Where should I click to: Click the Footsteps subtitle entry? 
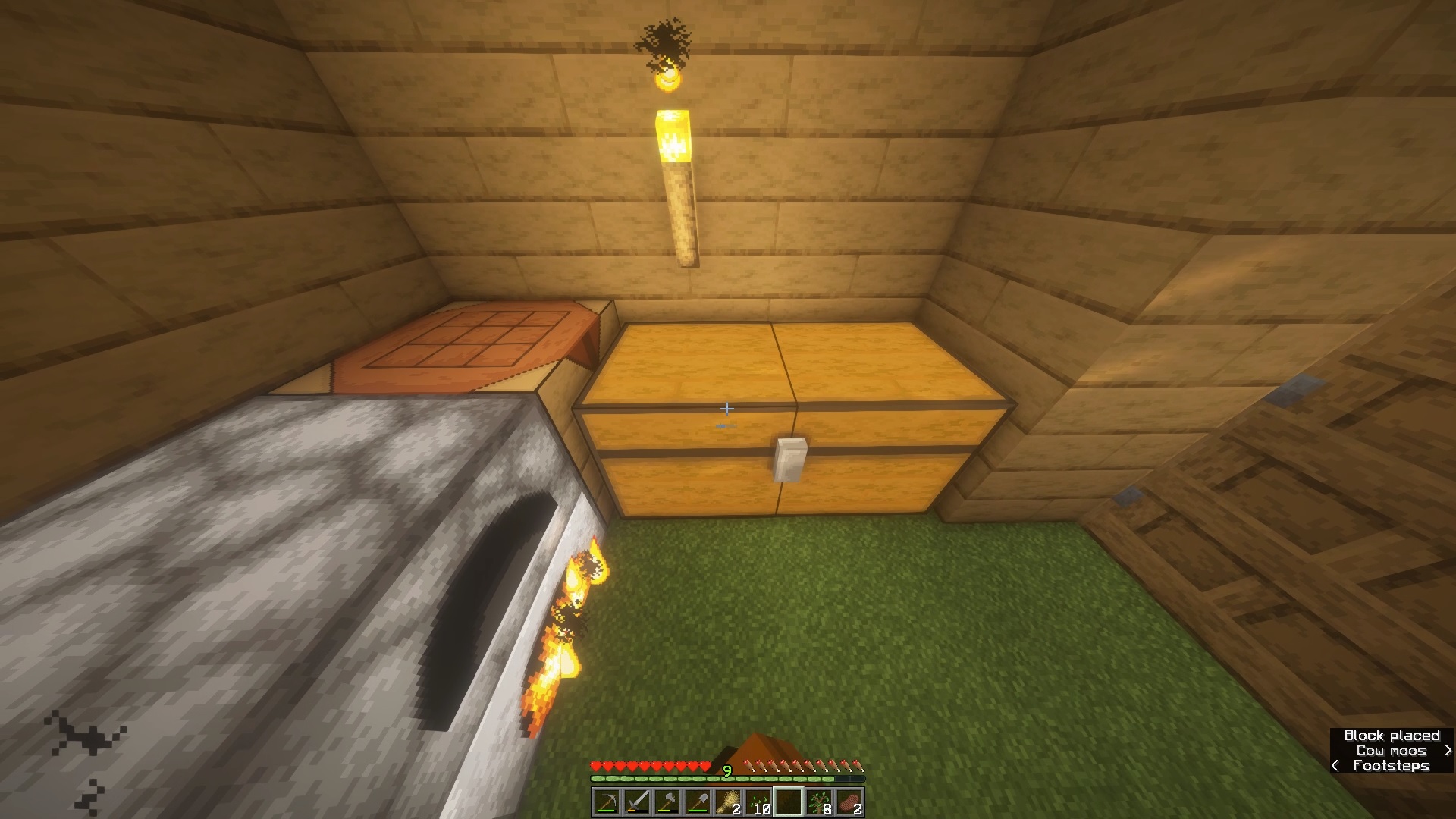(x=1392, y=766)
